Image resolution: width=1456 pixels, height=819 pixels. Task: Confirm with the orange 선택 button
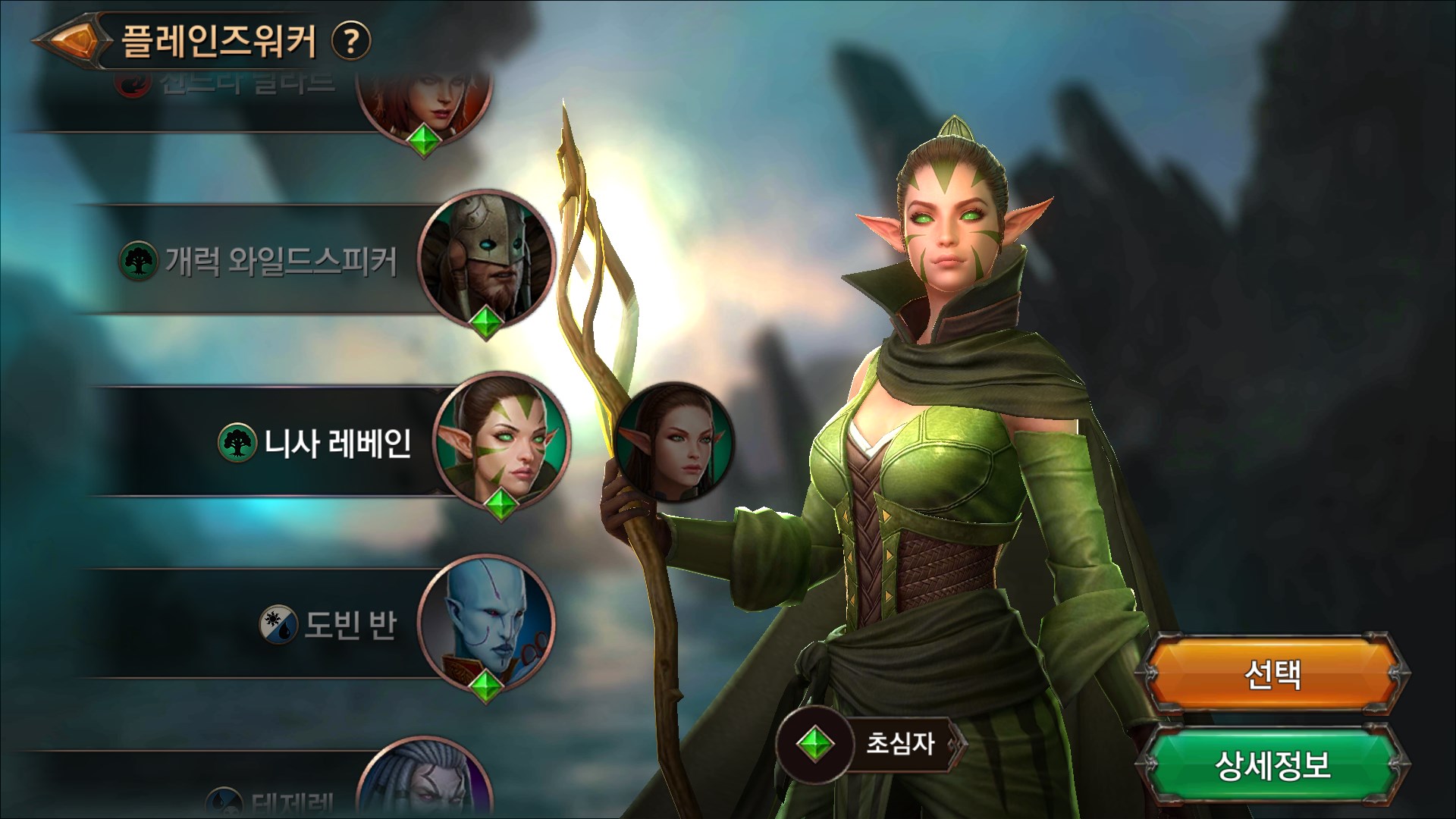click(1273, 673)
